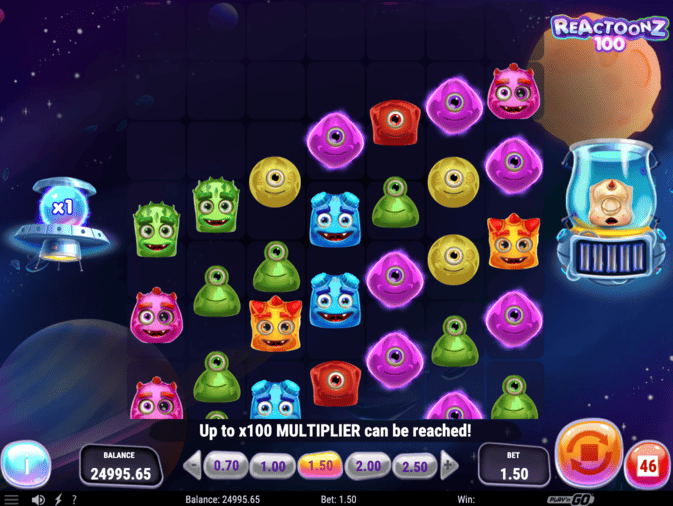The image size is (673, 506).
Task: Open the autoplay button showing 46
Action: pos(647,466)
